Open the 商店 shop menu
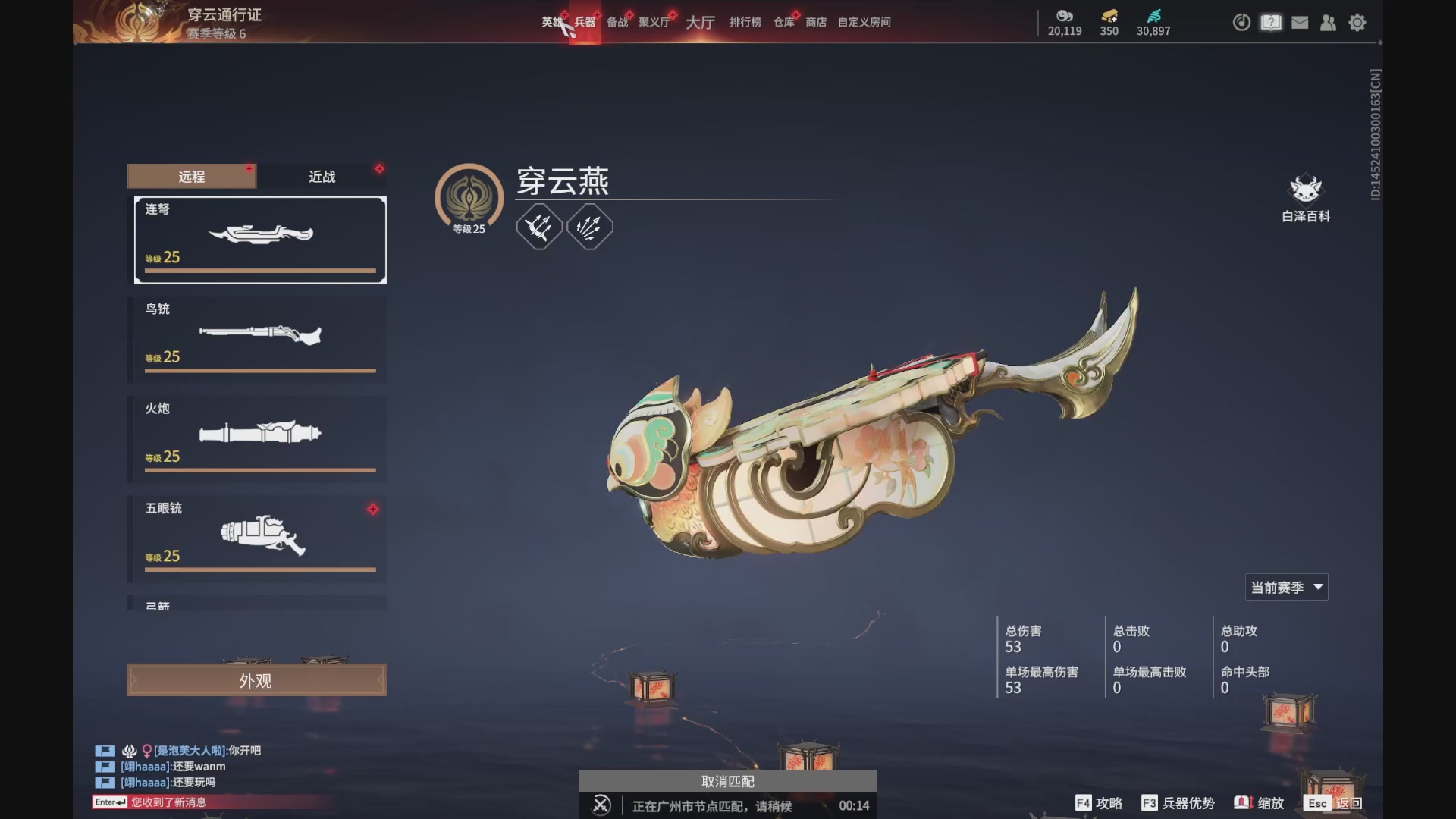1456x819 pixels. pyautogui.click(x=814, y=22)
